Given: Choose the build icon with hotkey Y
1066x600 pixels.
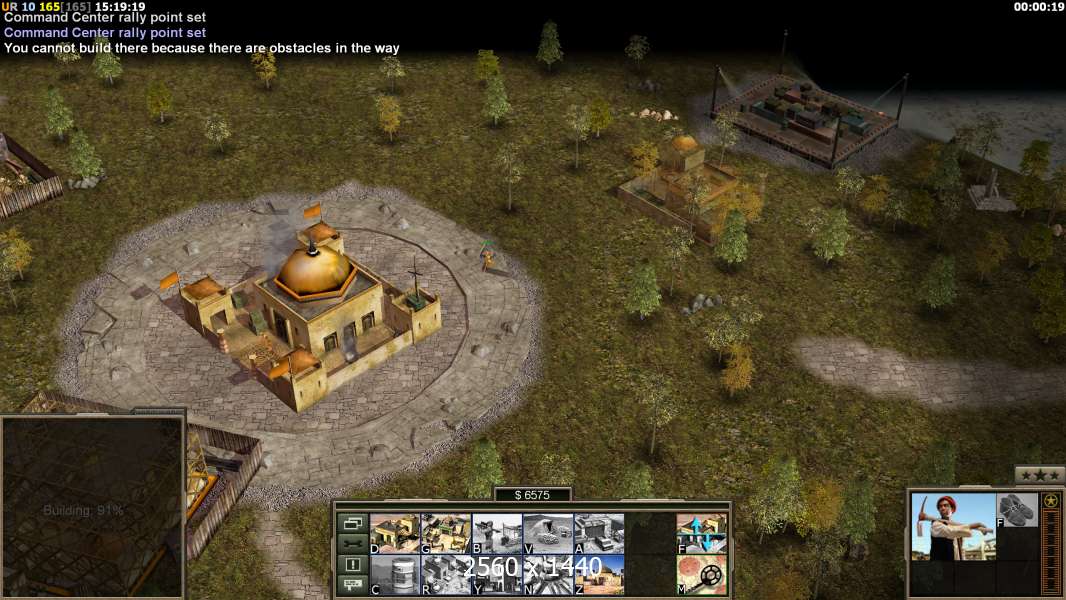Looking at the screenshot, I should click(497, 575).
